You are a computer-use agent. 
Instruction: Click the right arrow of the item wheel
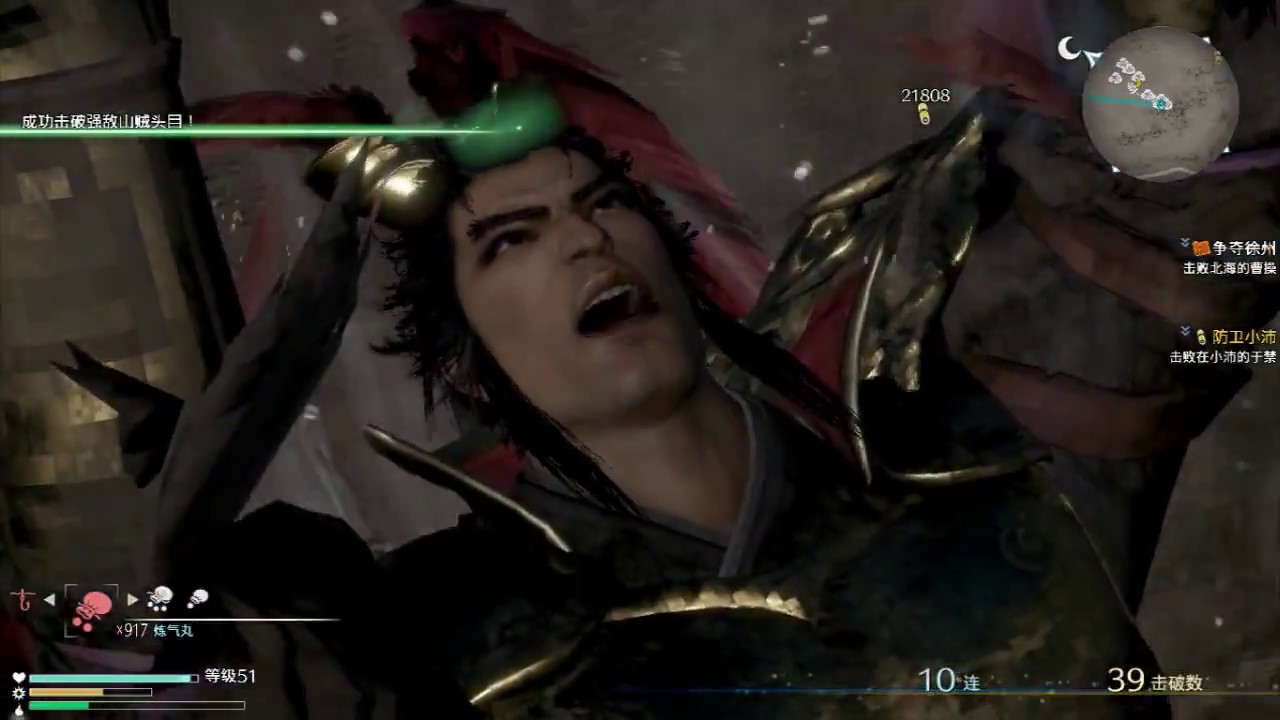tap(133, 598)
